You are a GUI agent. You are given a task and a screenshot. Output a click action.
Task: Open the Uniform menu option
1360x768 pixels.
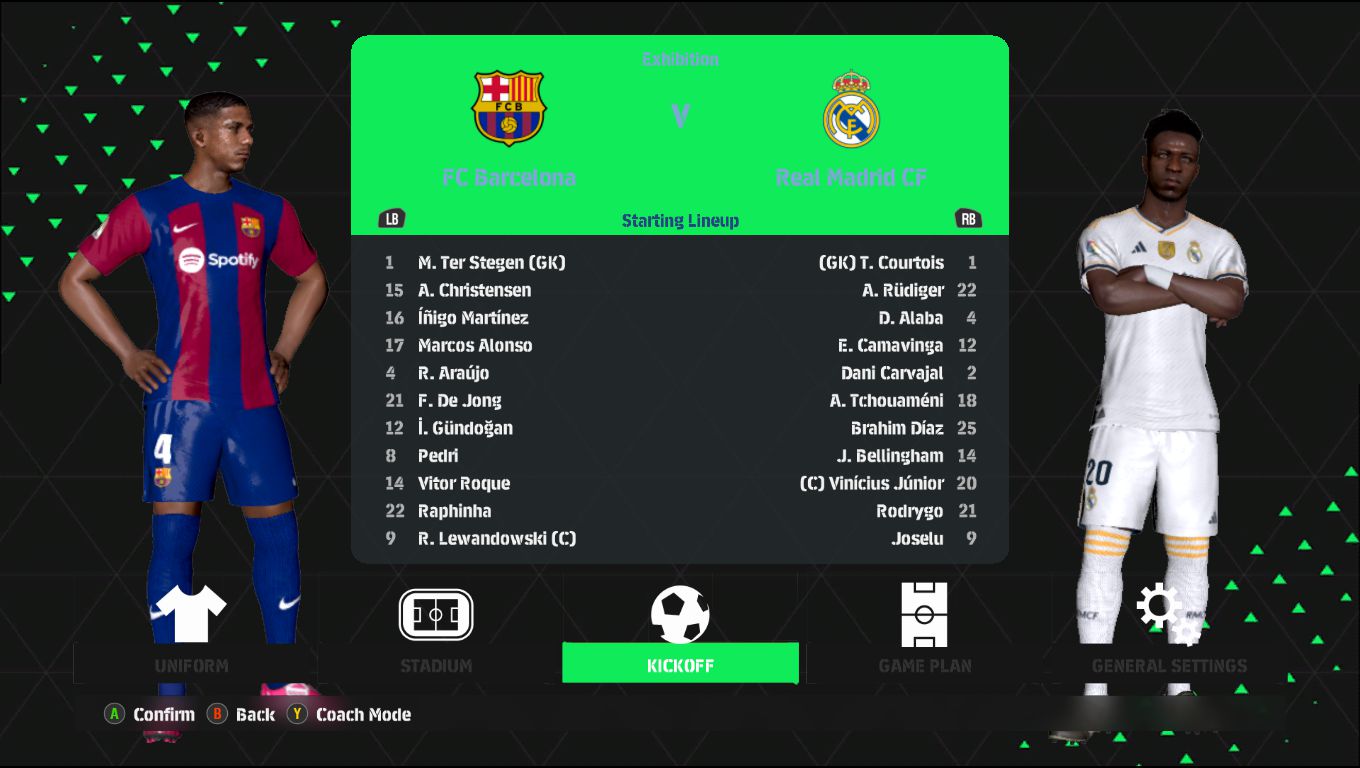pyautogui.click(x=191, y=630)
